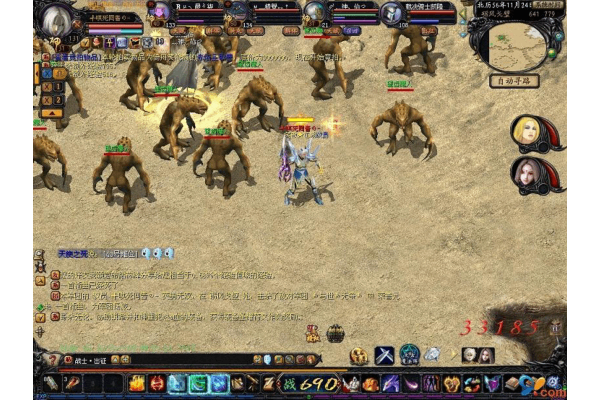This screenshot has height=400, width=600.
Task: Select the blonde companion portrait
Action: coord(526,132)
